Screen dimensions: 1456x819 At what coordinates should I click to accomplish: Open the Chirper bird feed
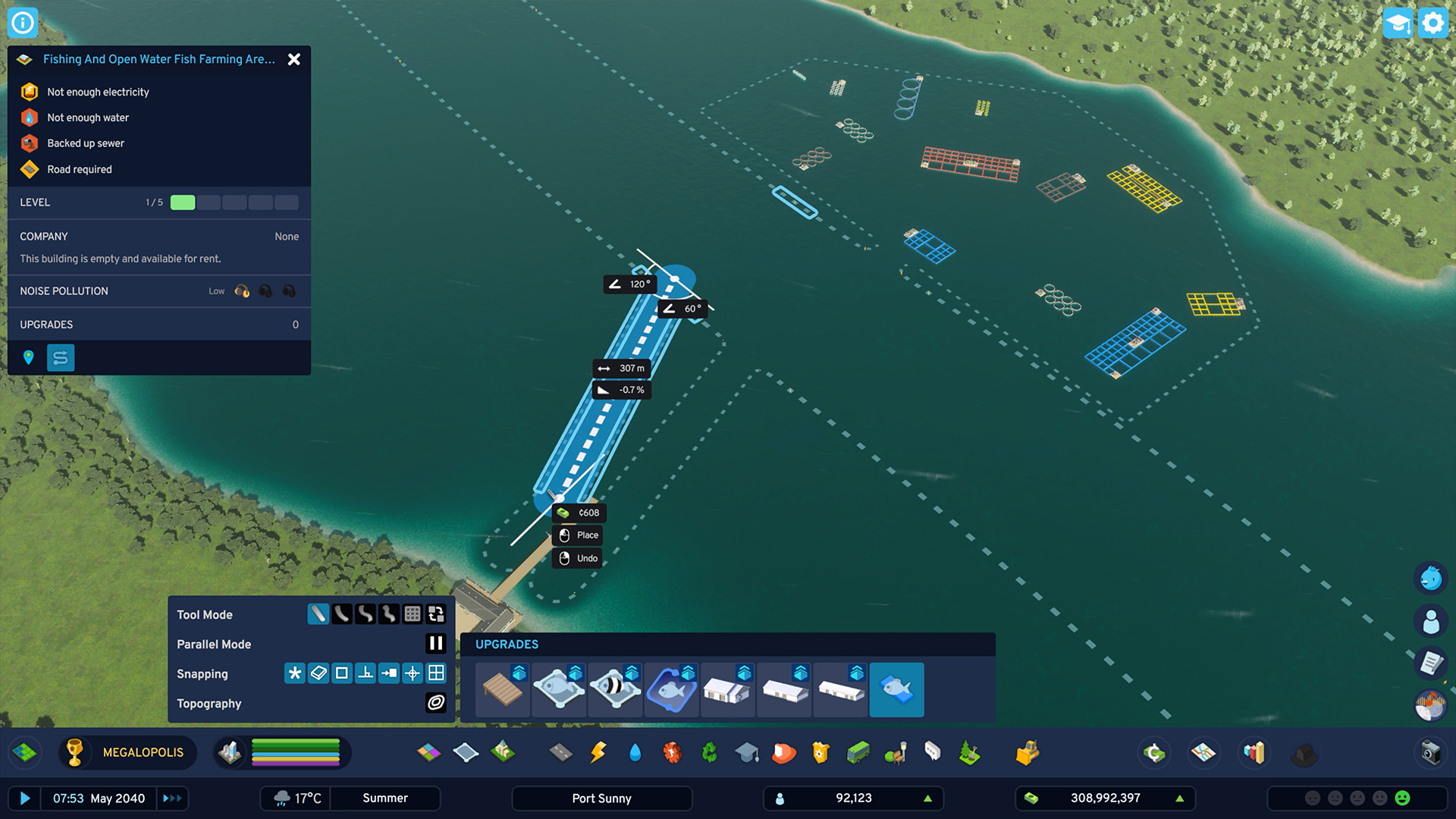1430,579
